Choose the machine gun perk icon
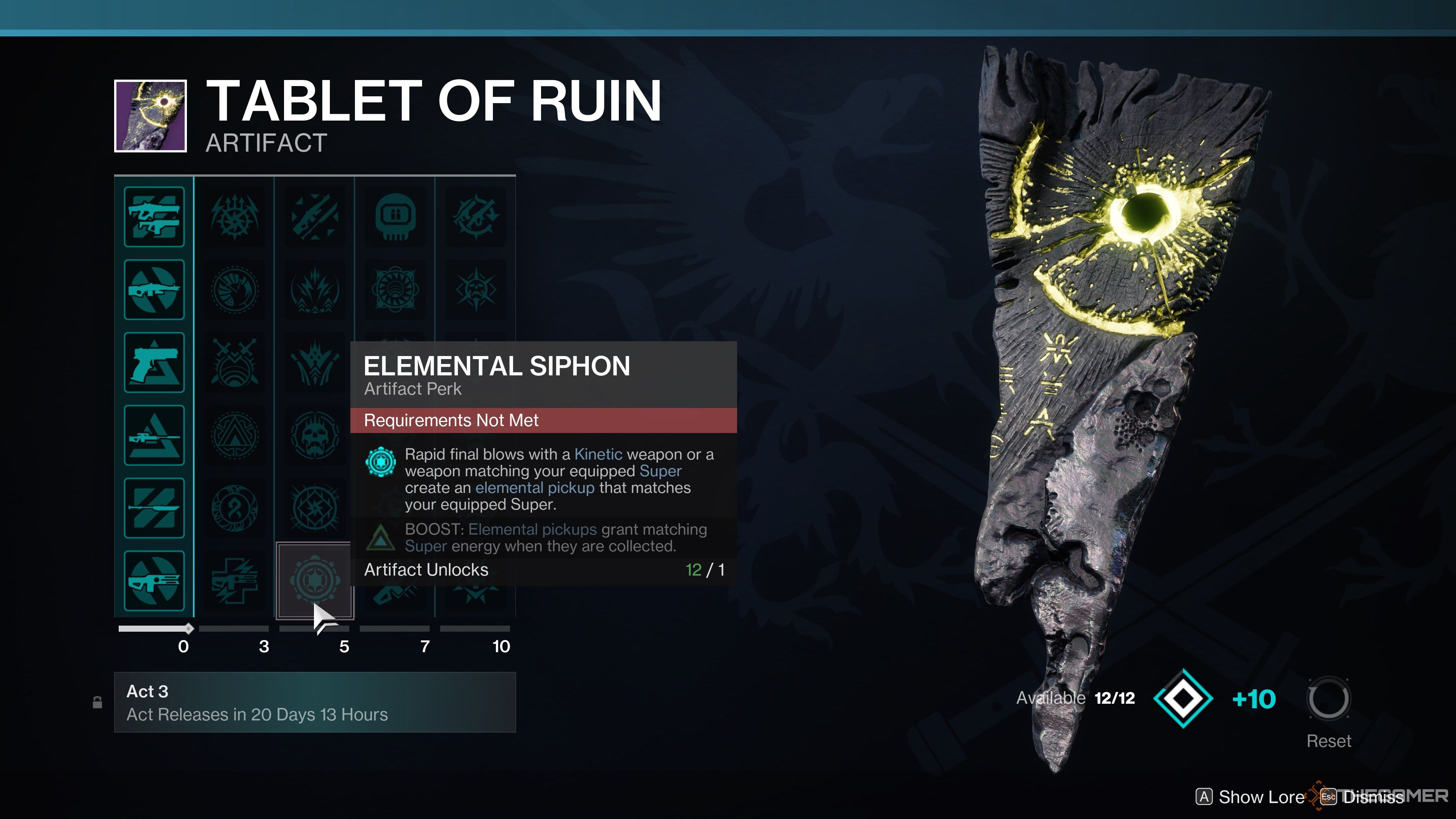1456x819 pixels. coord(154,289)
